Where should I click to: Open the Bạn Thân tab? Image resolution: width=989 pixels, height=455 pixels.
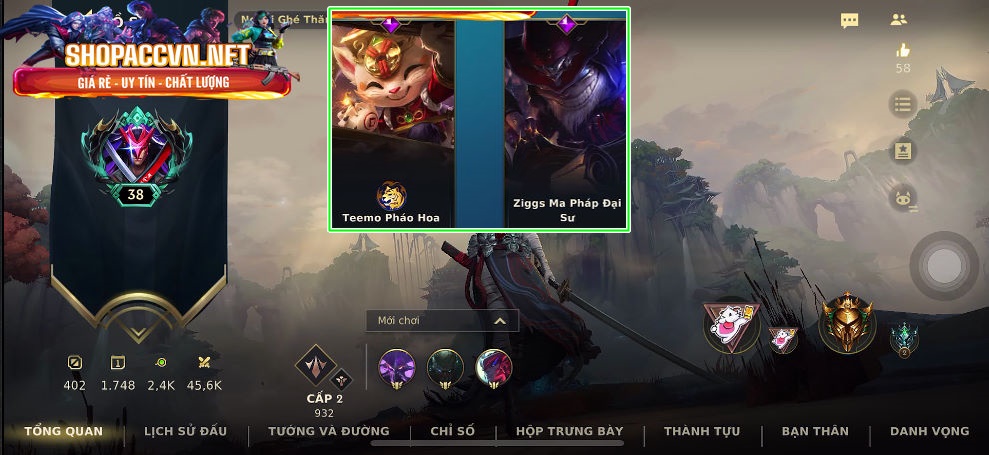(x=815, y=431)
